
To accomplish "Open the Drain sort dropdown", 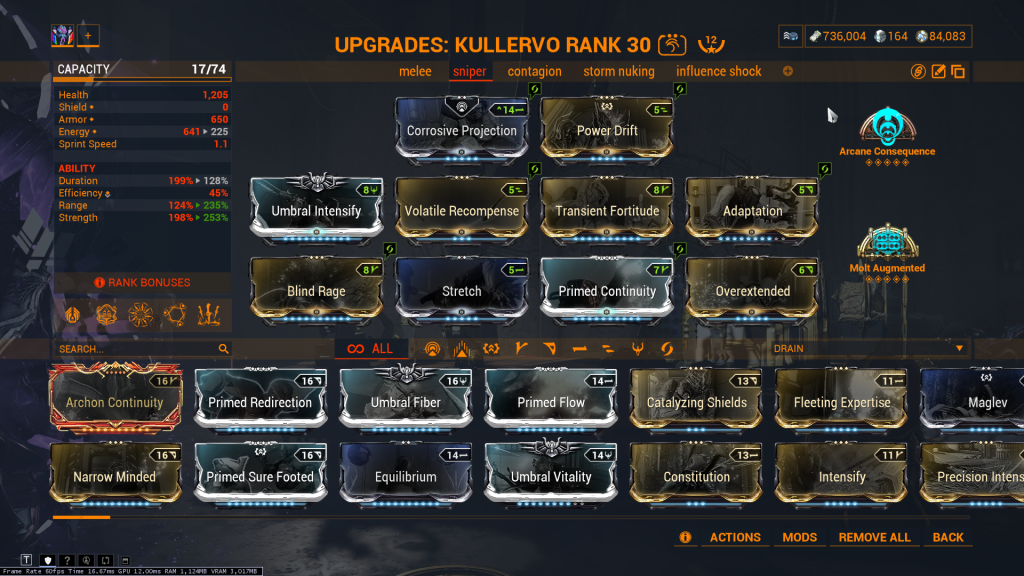I will click(868, 348).
